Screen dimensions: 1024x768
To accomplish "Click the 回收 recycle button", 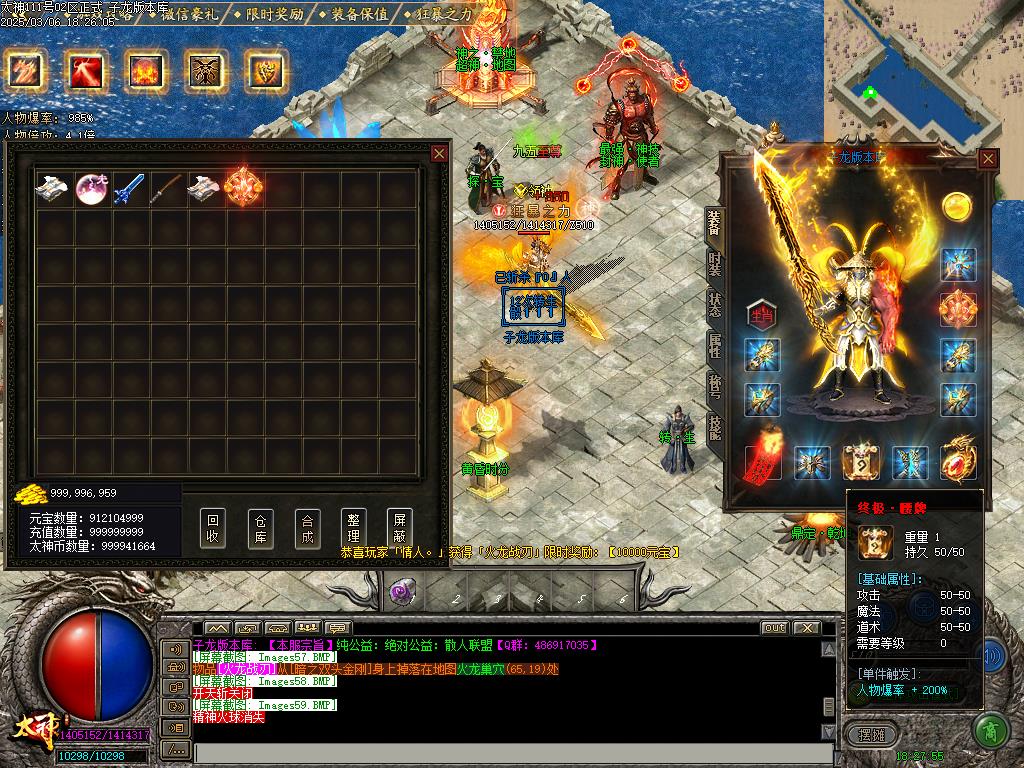I will click(x=212, y=528).
